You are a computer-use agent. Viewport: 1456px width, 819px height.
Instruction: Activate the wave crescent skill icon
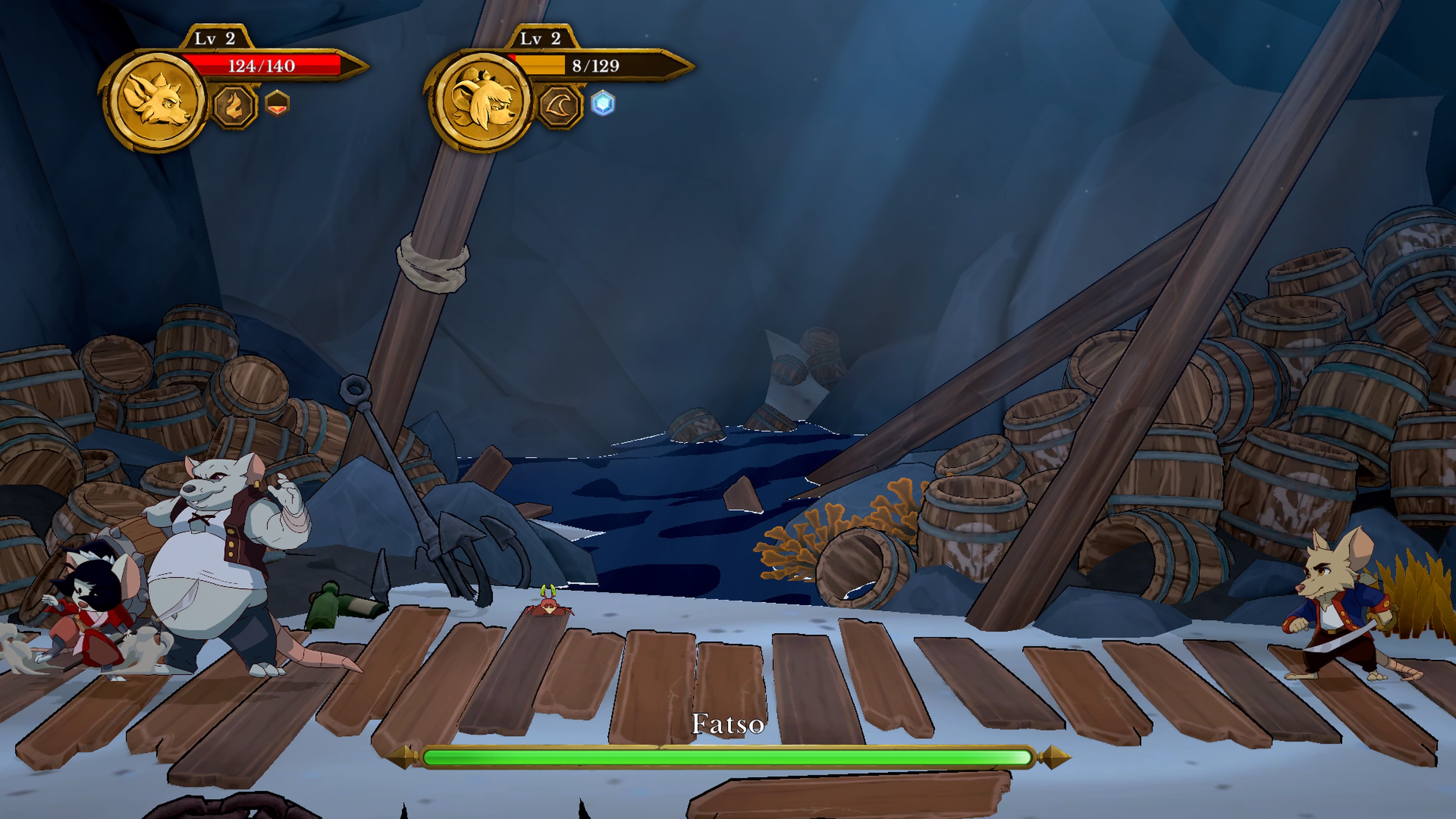[x=560, y=106]
